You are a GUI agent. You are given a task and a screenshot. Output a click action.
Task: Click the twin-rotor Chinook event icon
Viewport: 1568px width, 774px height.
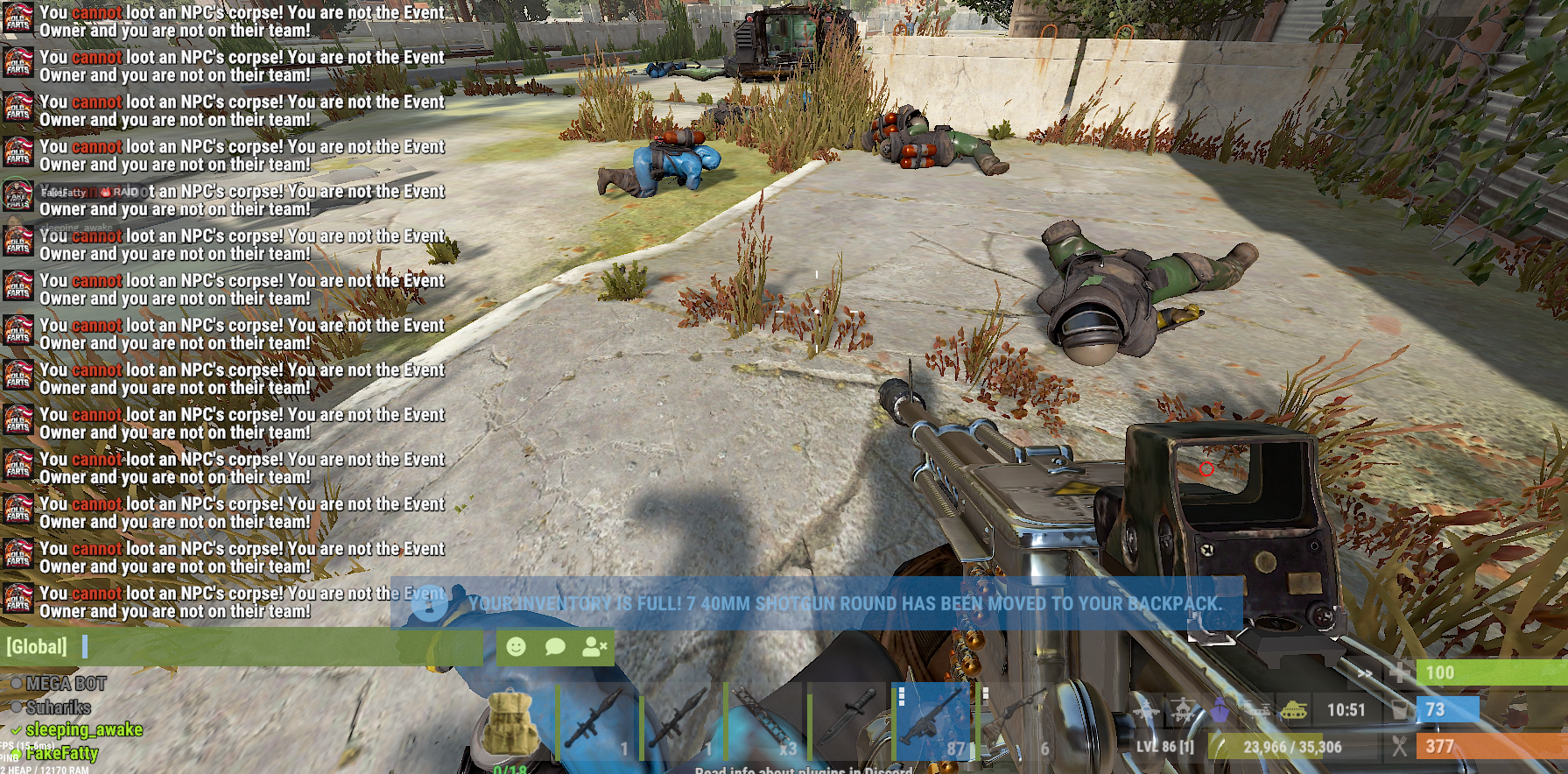point(1256,710)
